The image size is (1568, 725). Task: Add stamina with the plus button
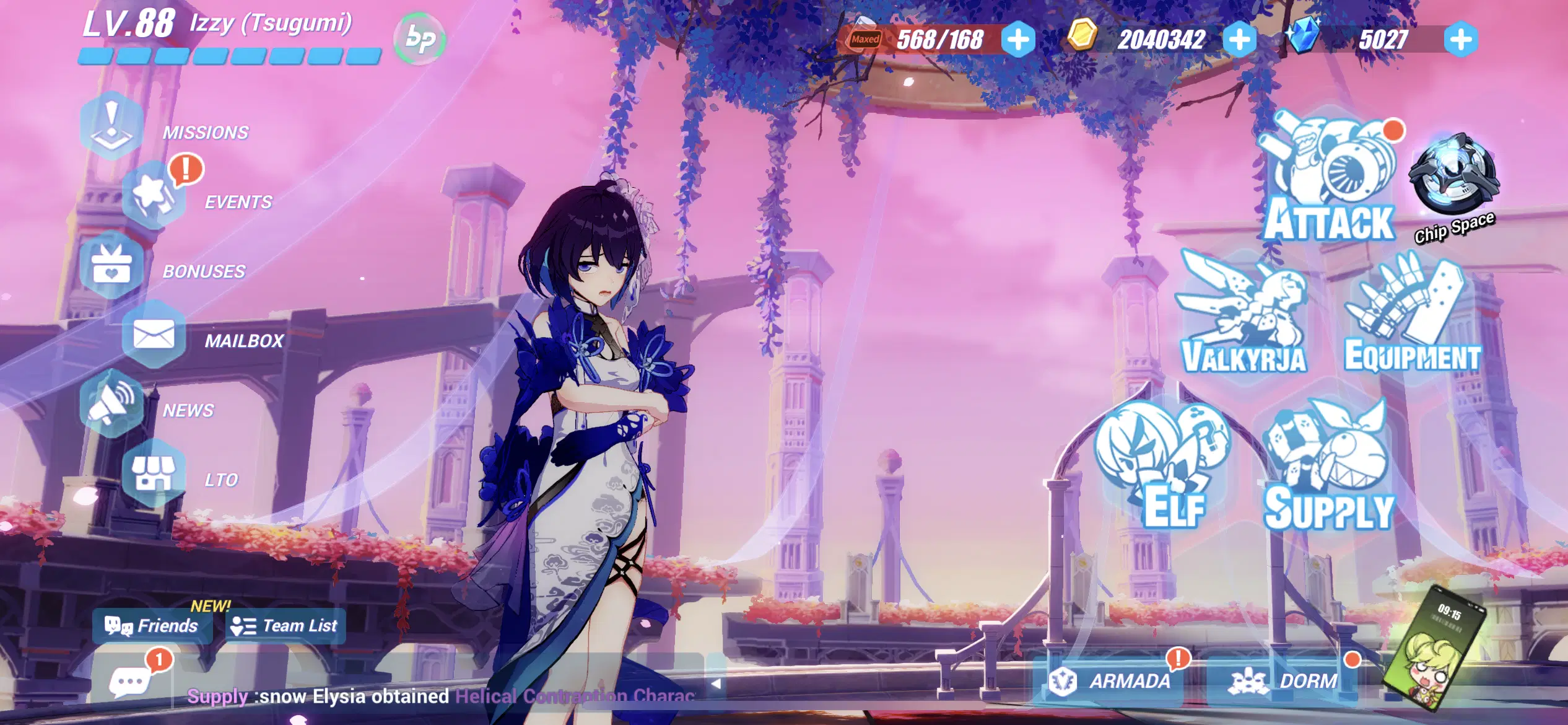point(1018,40)
